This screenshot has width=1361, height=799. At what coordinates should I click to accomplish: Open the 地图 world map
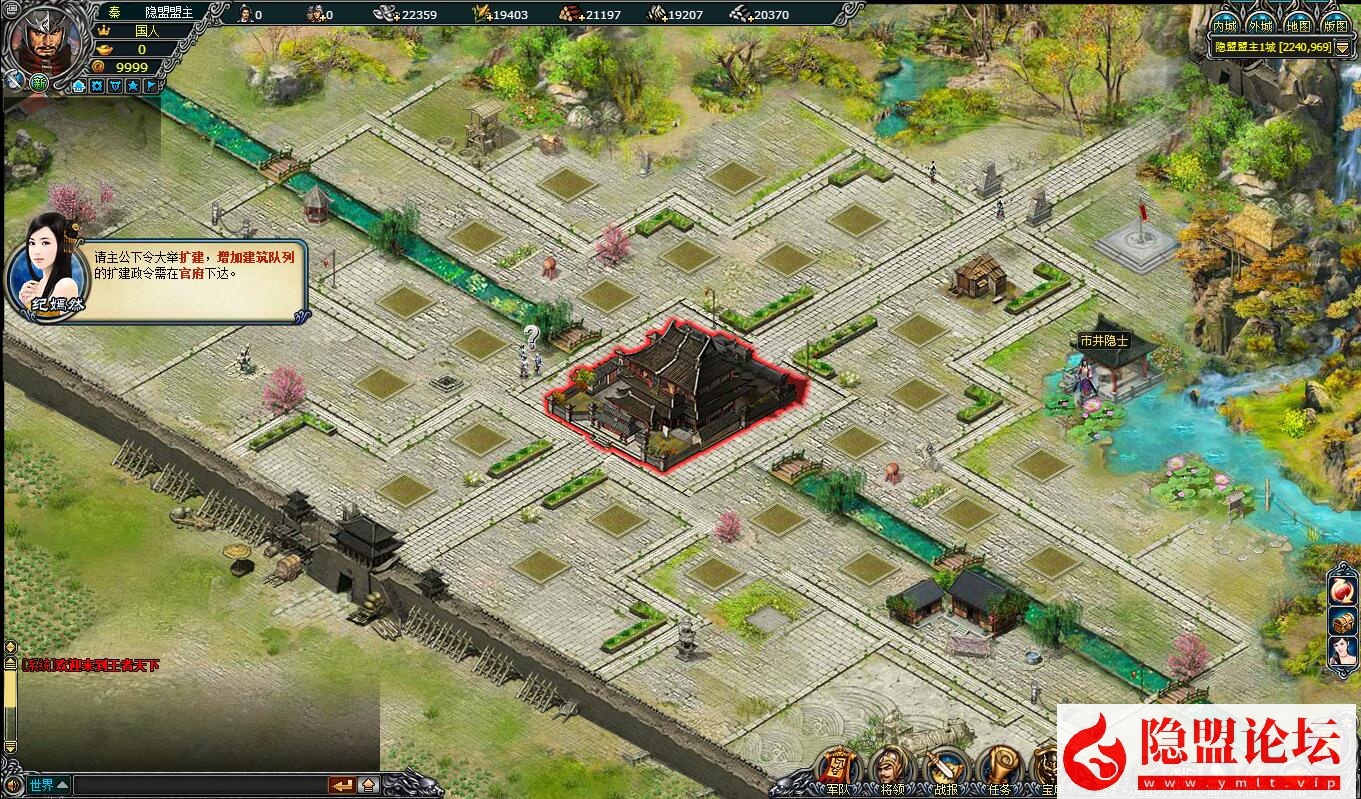(x=1298, y=26)
